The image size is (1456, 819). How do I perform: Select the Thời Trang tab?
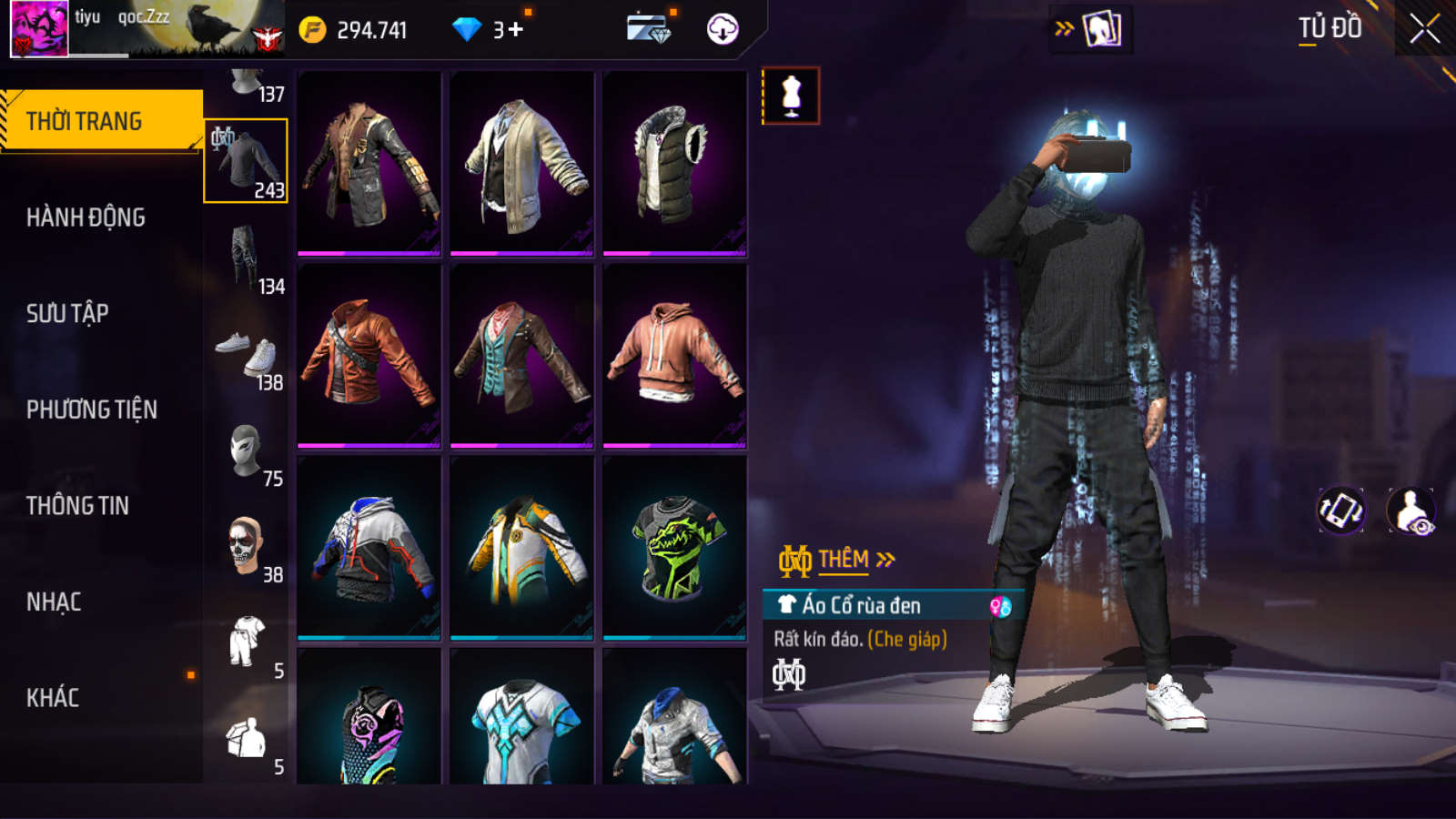pos(84,121)
